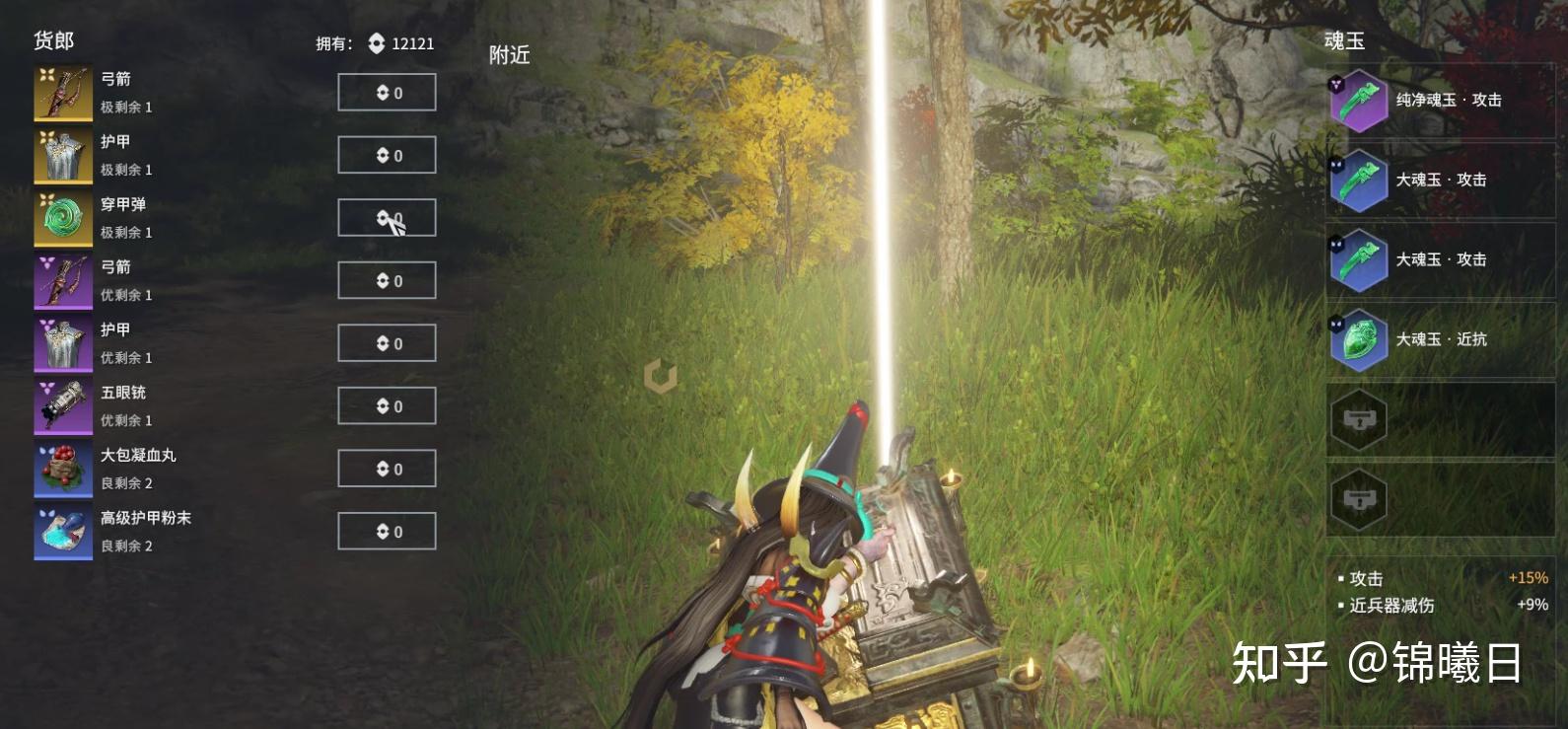This screenshot has width=1568, height=729.
Task: Purchase 大包凝血丸 via its price button
Action: 387,469
